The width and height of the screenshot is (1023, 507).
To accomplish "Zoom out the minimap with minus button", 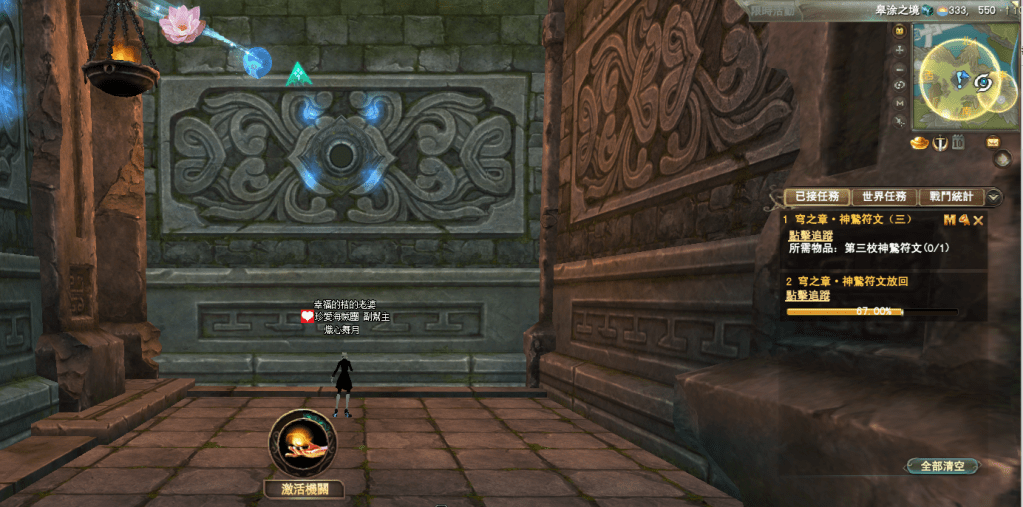I will coord(900,67).
